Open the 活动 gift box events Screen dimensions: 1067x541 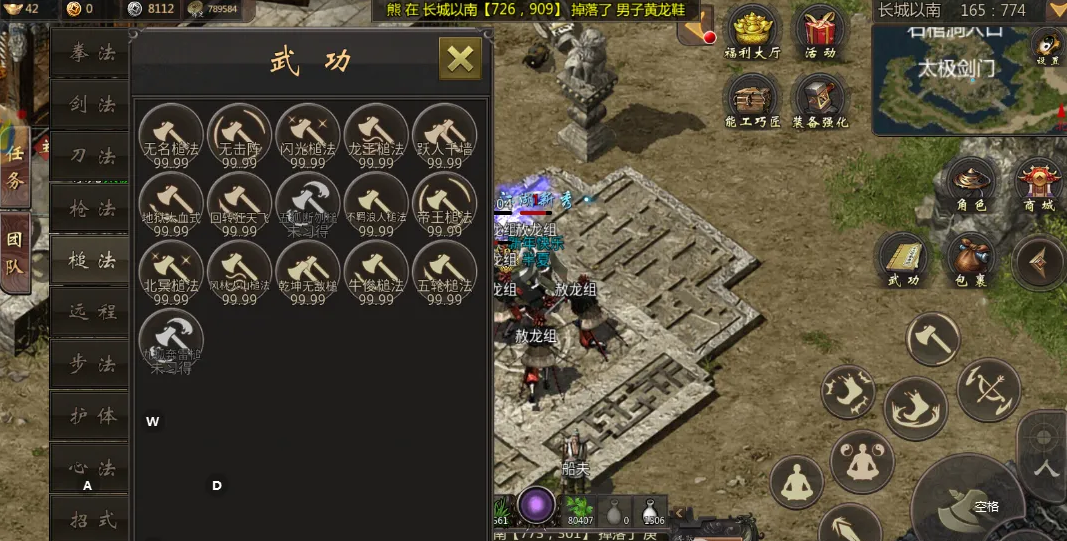pos(821,31)
